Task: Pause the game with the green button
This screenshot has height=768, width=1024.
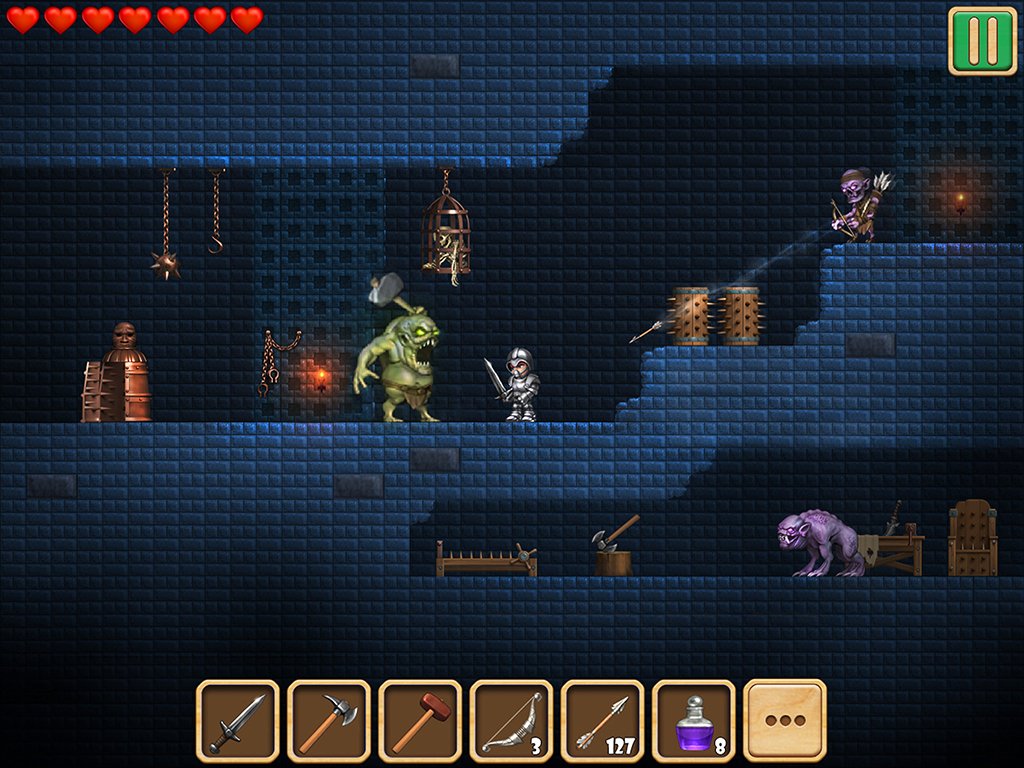Action: 982,40
